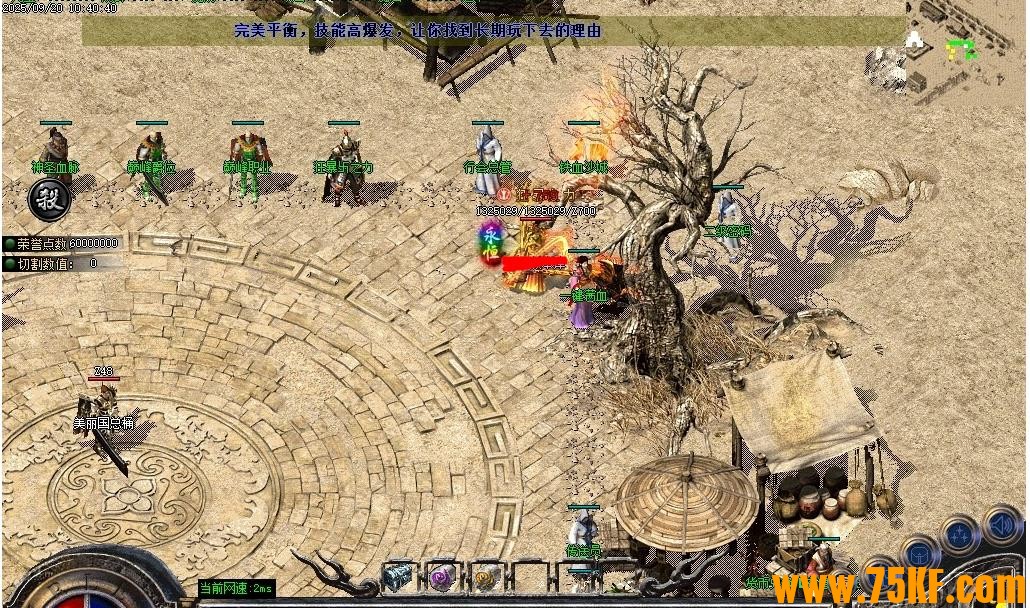1030x608 pixels.
Task: Use the purple swirl item slot
Action: [442, 575]
